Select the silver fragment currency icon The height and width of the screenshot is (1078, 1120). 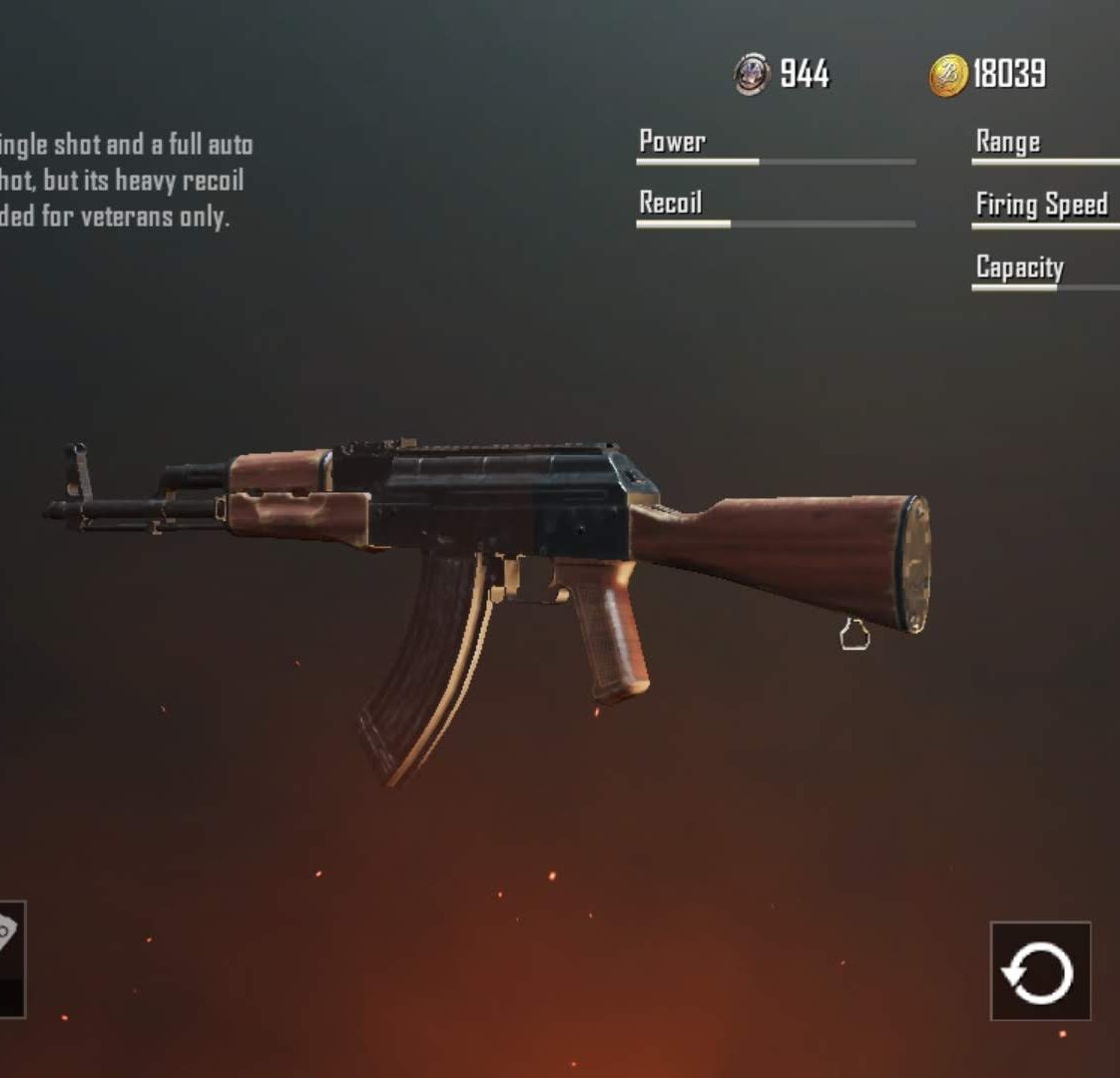click(x=751, y=74)
